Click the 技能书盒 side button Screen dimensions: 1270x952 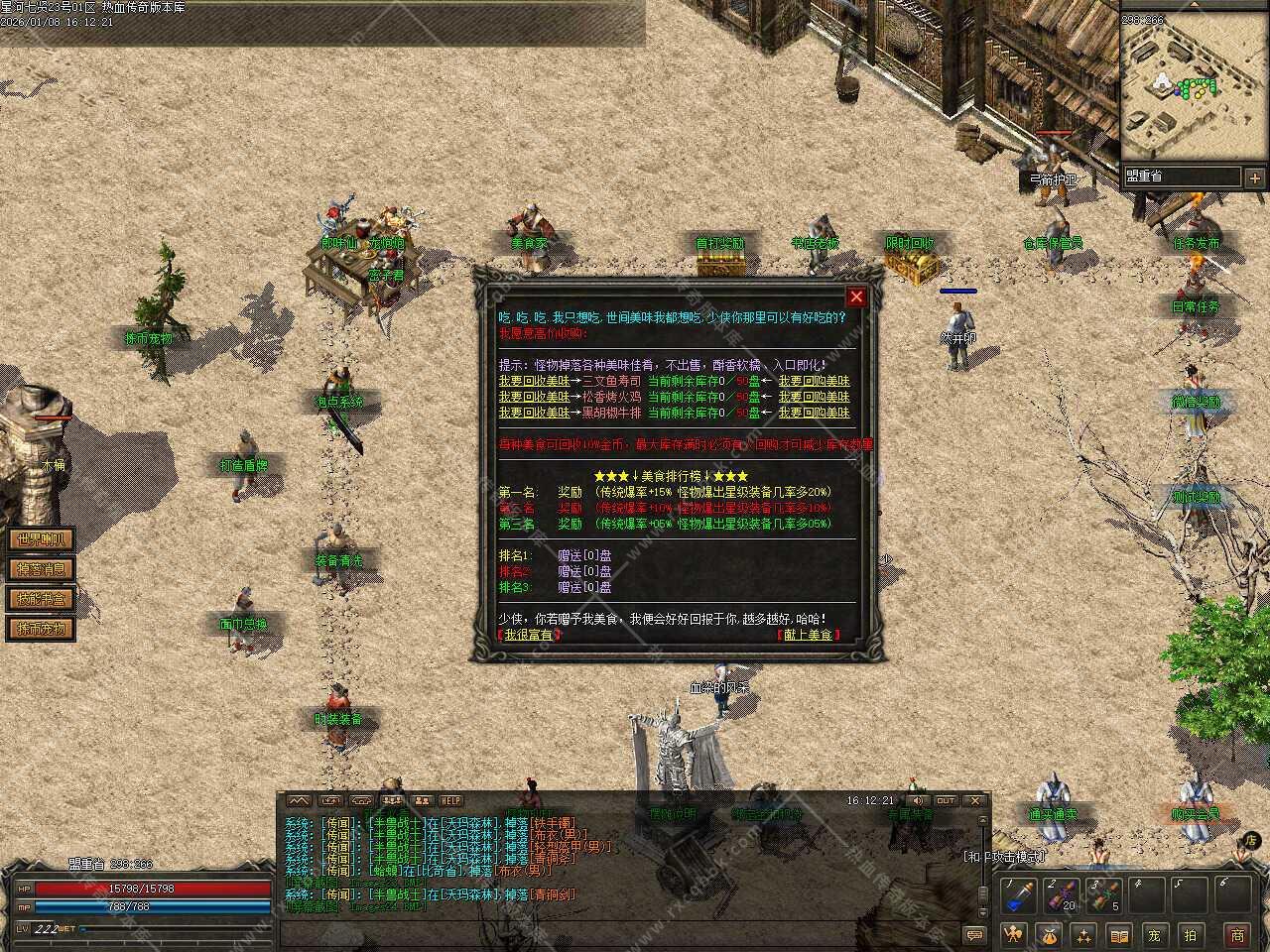pyautogui.click(x=41, y=599)
